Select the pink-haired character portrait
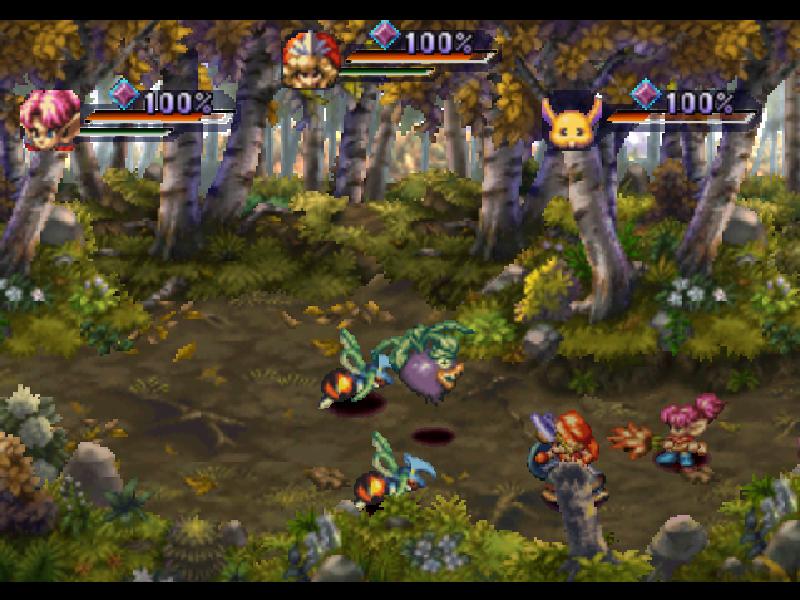Image resolution: width=800 pixels, height=600 pixels. pyautogui.click(x=50, y=119)
